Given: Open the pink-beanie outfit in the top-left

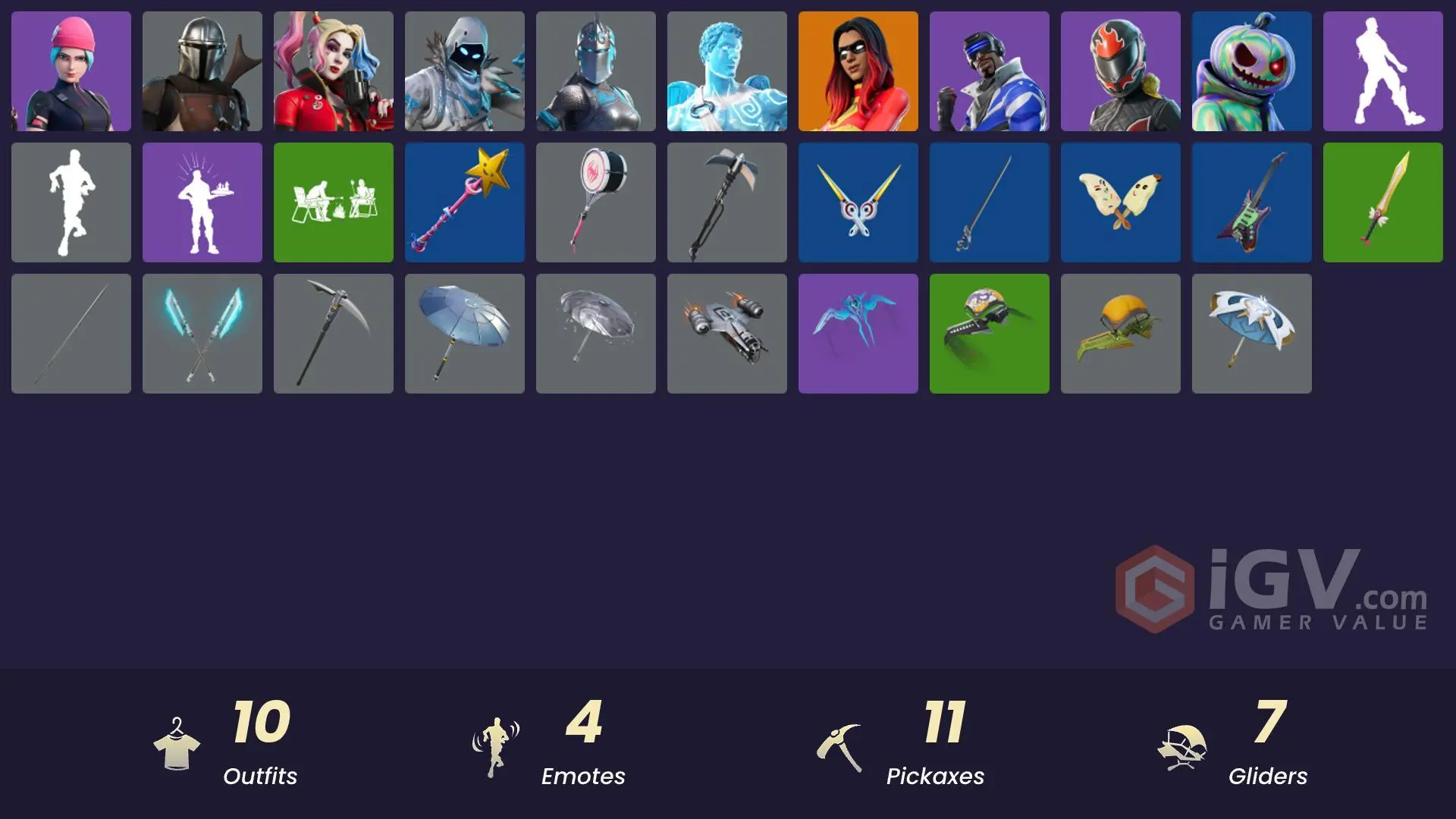Looking at the screenshot, I should (71, 71).
